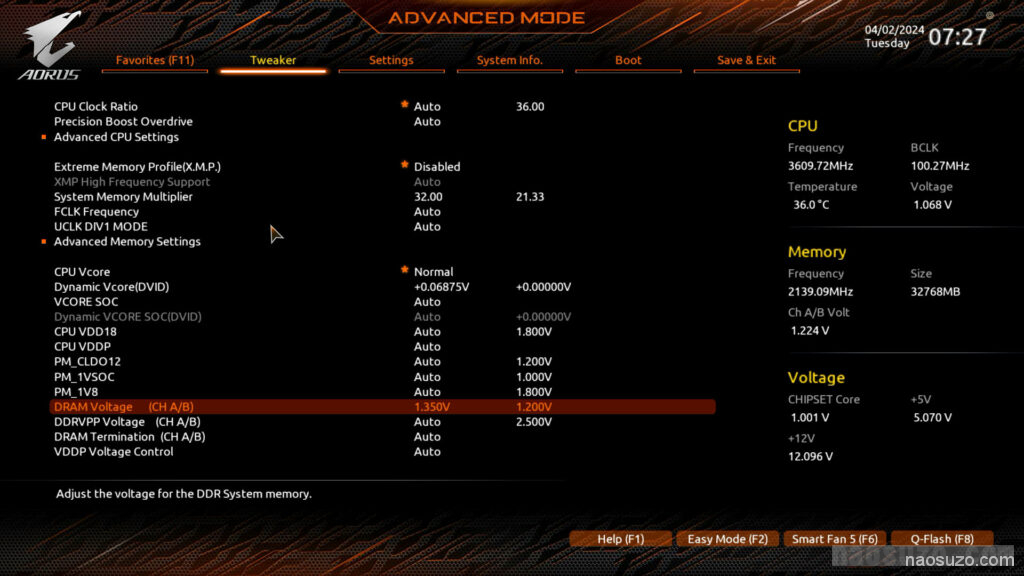Image resolution: width=1024 pixels, height=576 pixels.
Task: Open Advanced Memory Settings submenu
Action: 127,242
